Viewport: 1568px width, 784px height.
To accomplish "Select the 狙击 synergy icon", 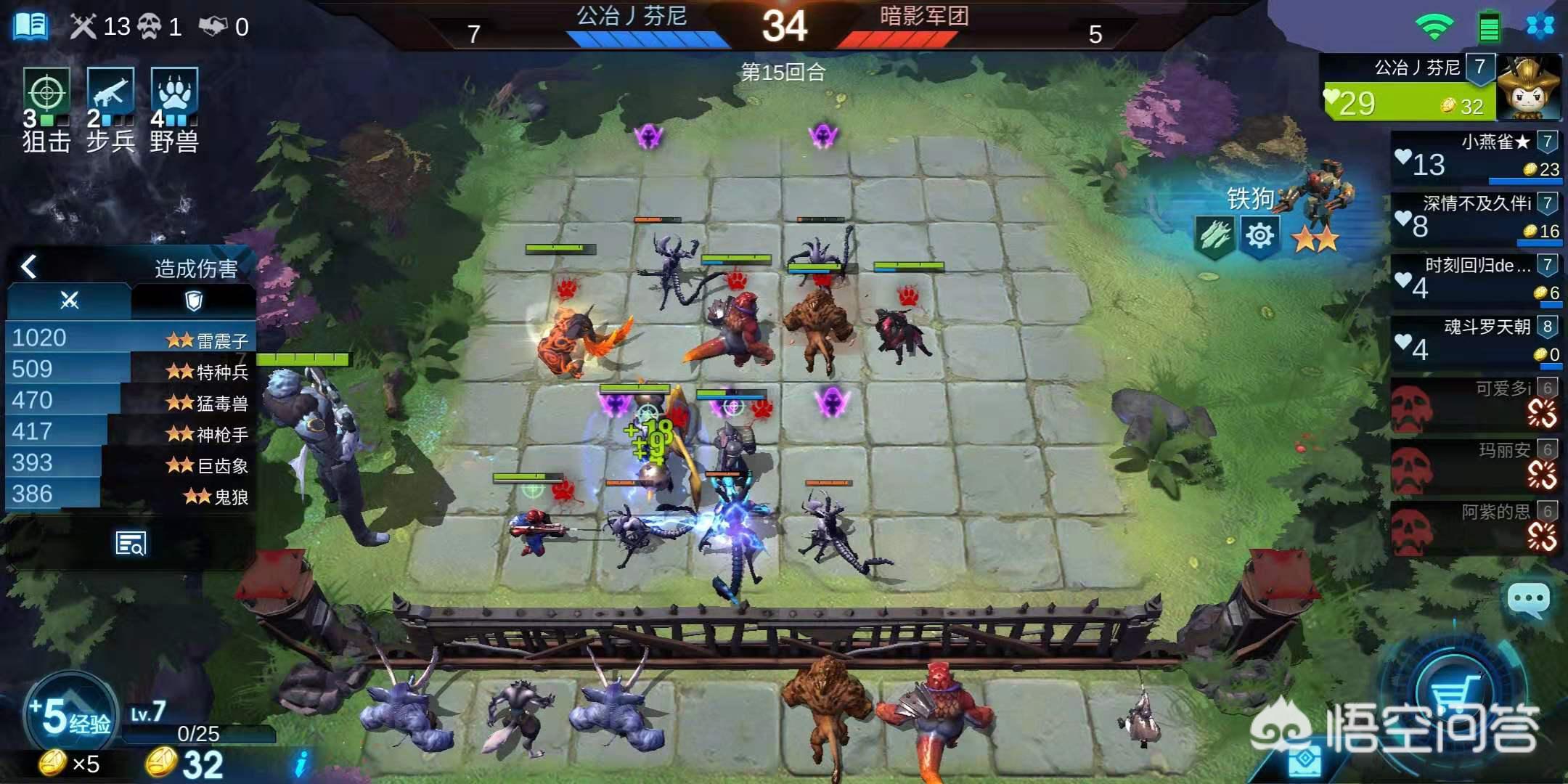I will (46, 94).
